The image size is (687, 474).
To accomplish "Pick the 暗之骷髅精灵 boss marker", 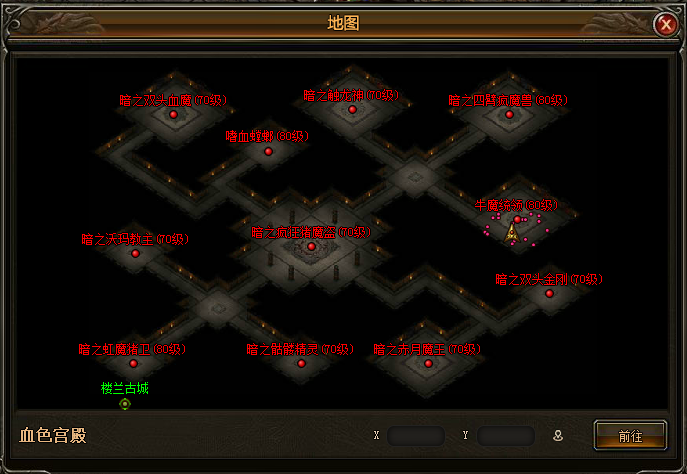I will pos(301,363).
